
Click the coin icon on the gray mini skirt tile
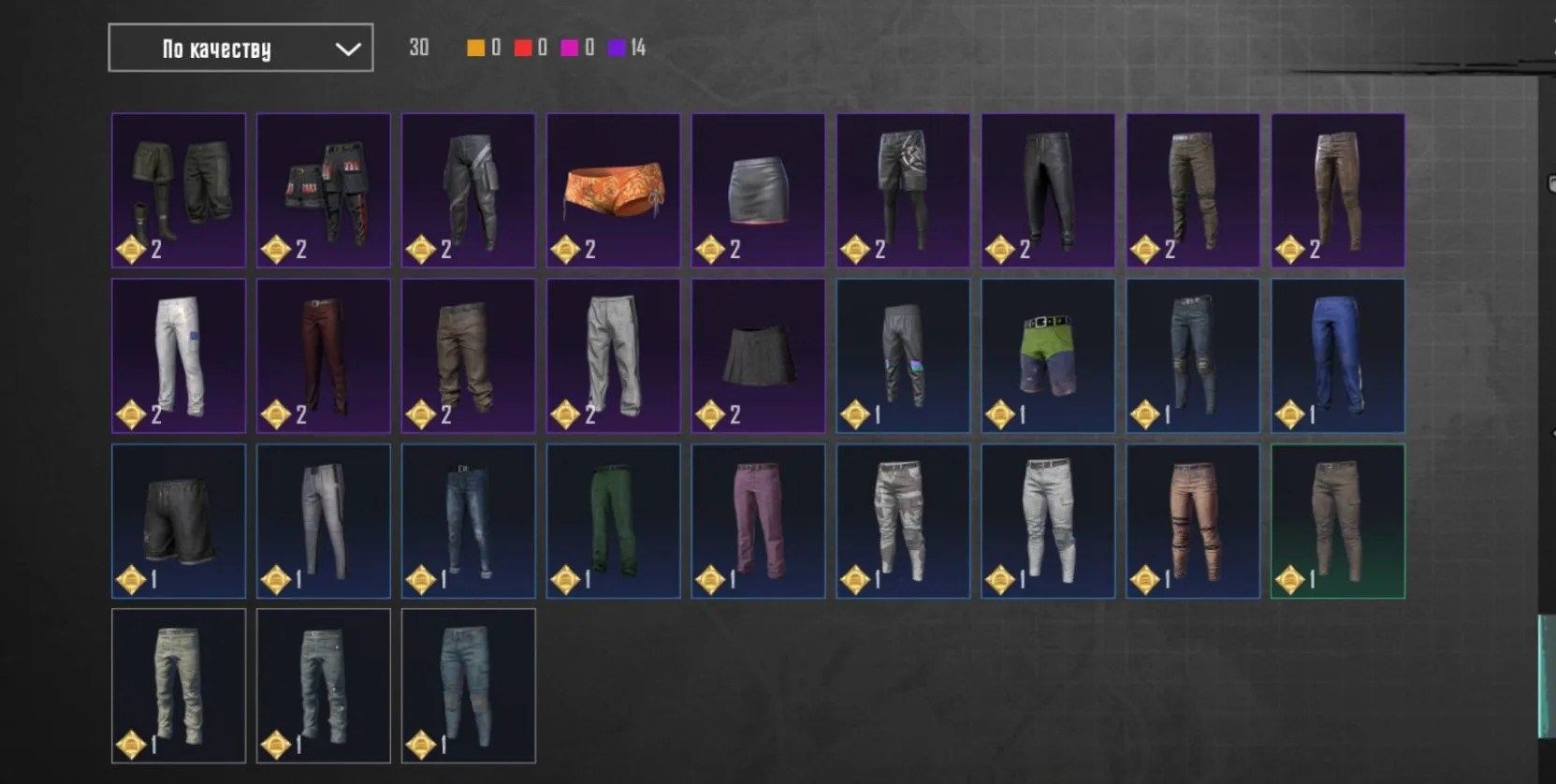pos(710,250)
